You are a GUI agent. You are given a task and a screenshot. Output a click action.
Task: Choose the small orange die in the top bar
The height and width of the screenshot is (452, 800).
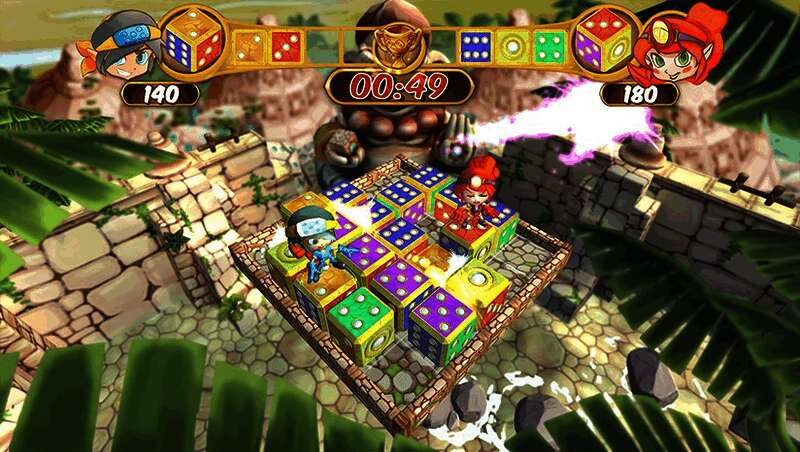(x=249, y=46)
